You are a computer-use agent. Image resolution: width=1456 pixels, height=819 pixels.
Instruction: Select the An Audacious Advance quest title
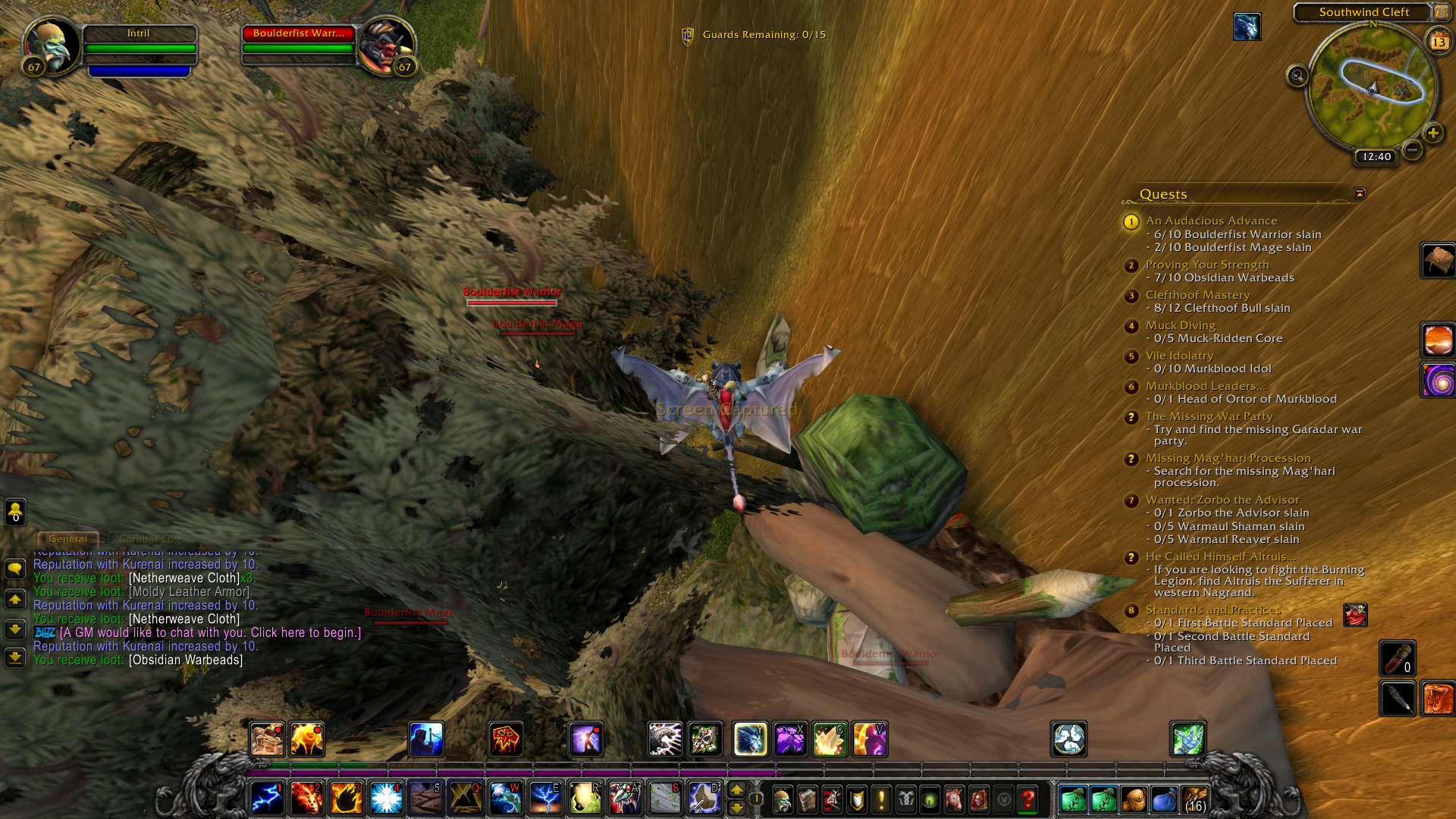1211,221
